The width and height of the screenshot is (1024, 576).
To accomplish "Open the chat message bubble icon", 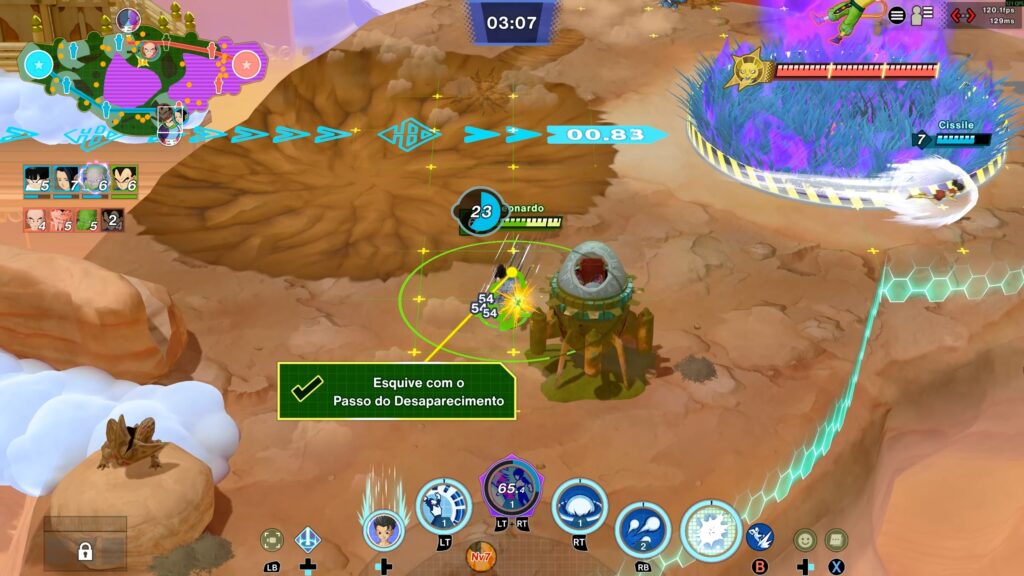I will point(836,540).
